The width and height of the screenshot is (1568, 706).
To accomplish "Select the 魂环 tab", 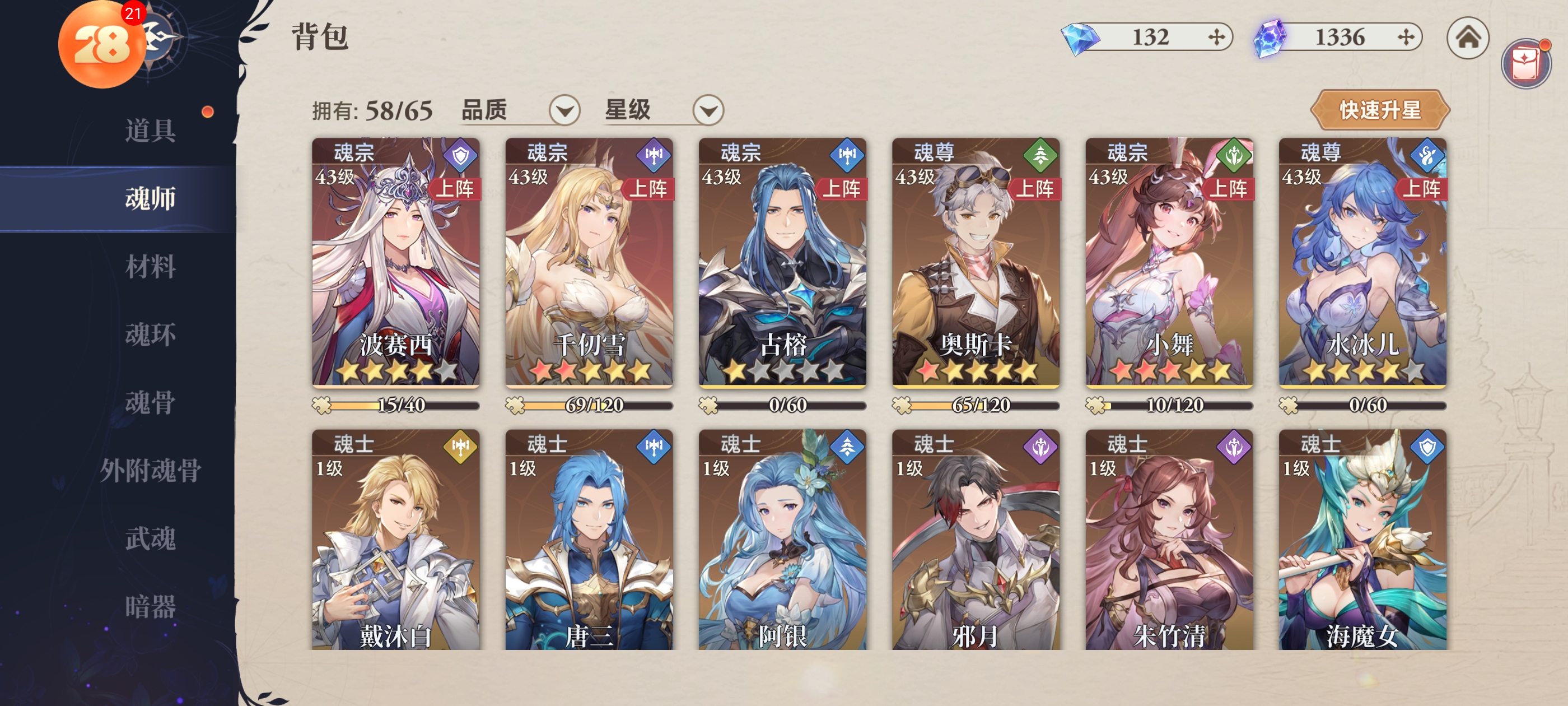I will 150,335.
